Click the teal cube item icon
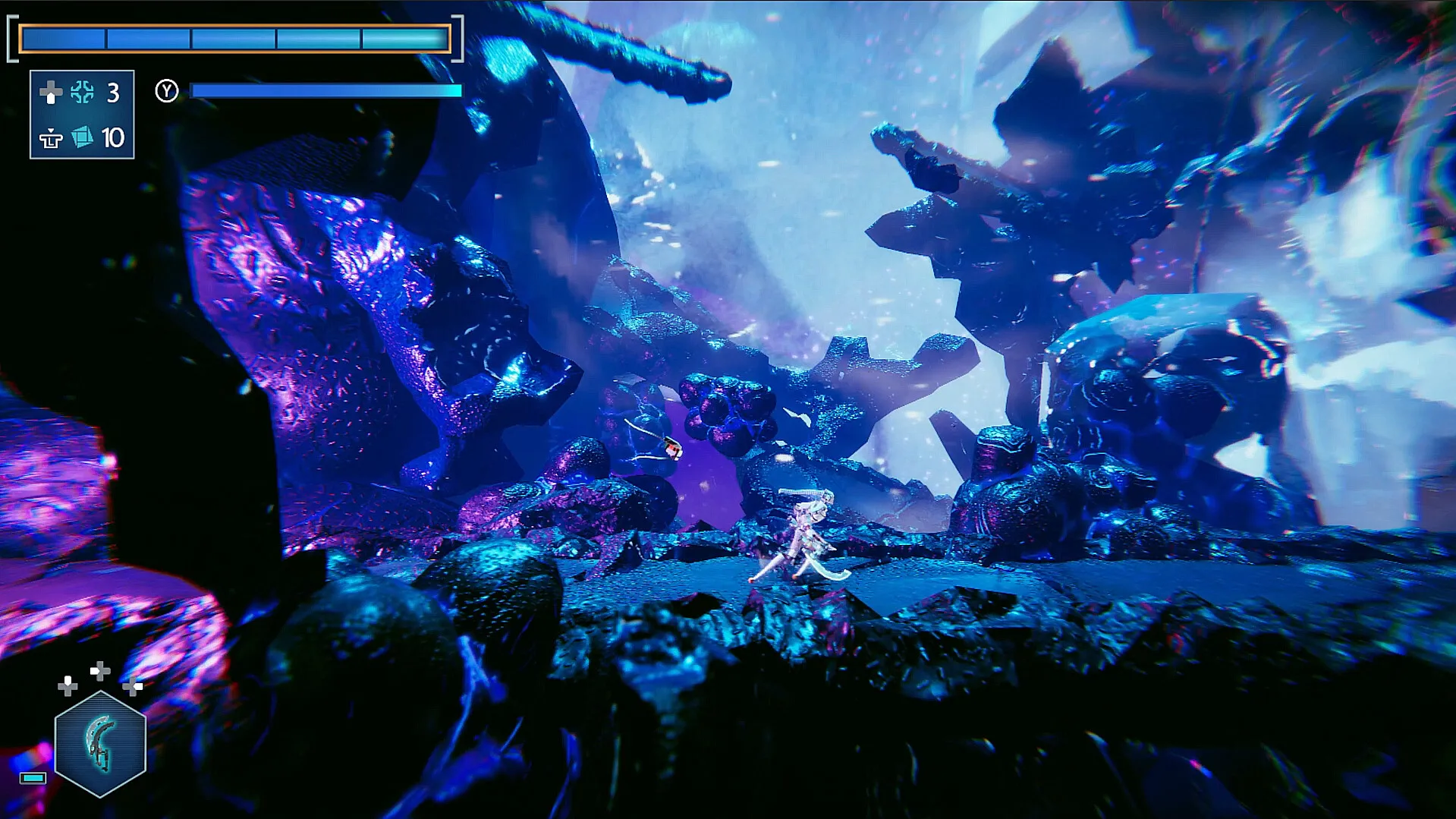The height and width of the screenshot is (819, 1456). (82, 137)
